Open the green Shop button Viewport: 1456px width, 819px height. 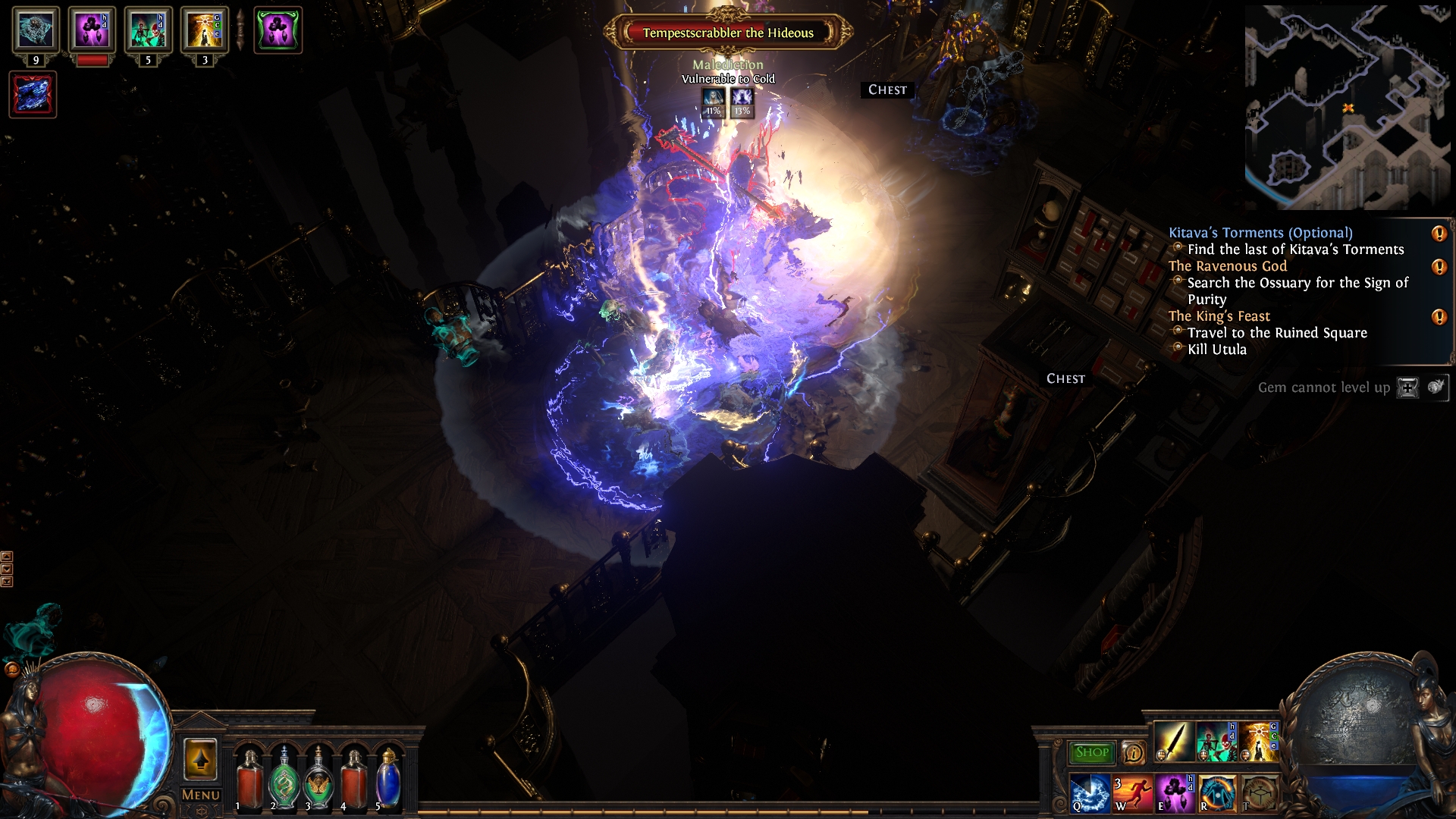(x=1091, y=752)
